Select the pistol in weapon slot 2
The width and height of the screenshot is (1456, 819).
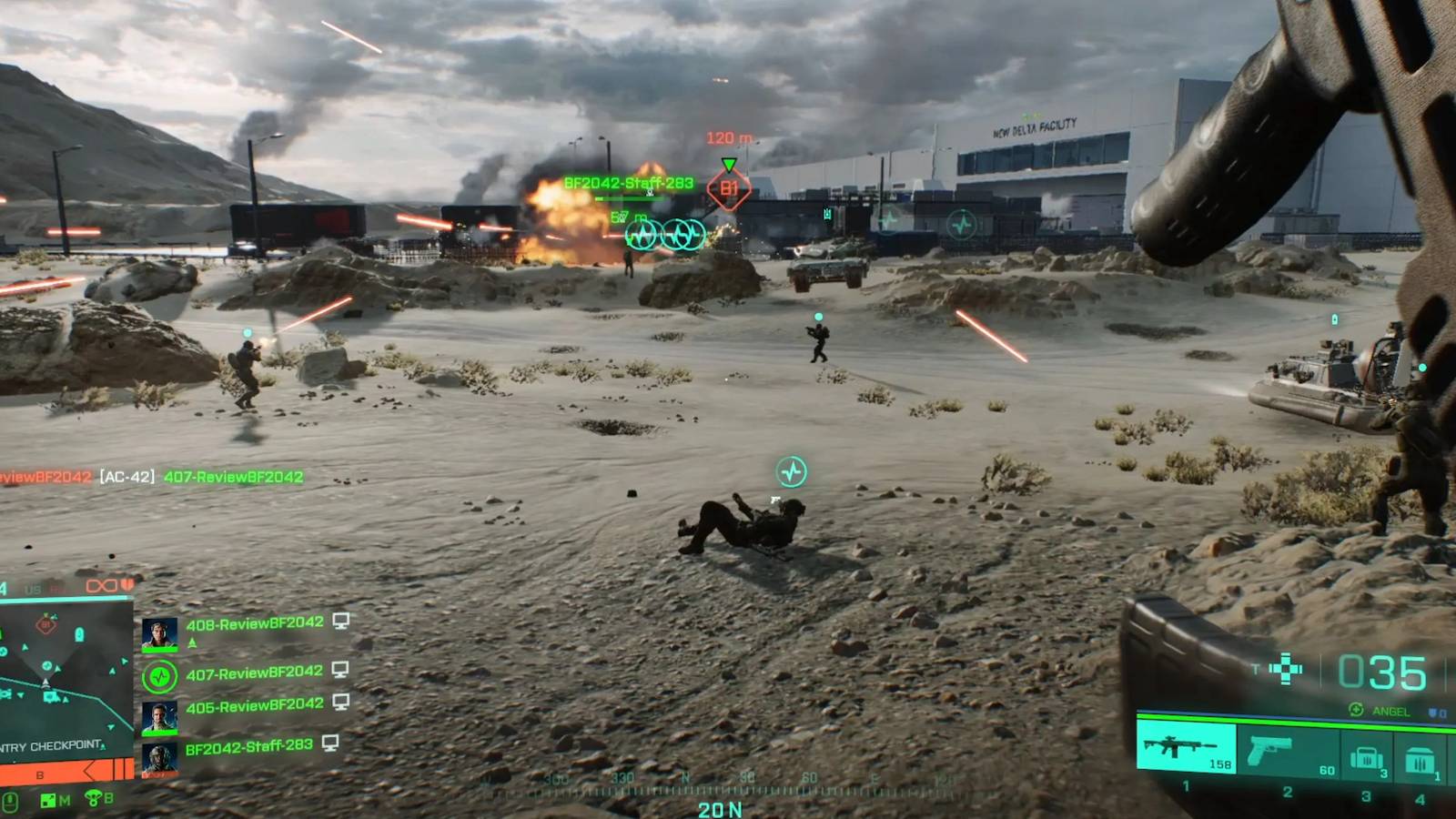(x=1271, y=751)
